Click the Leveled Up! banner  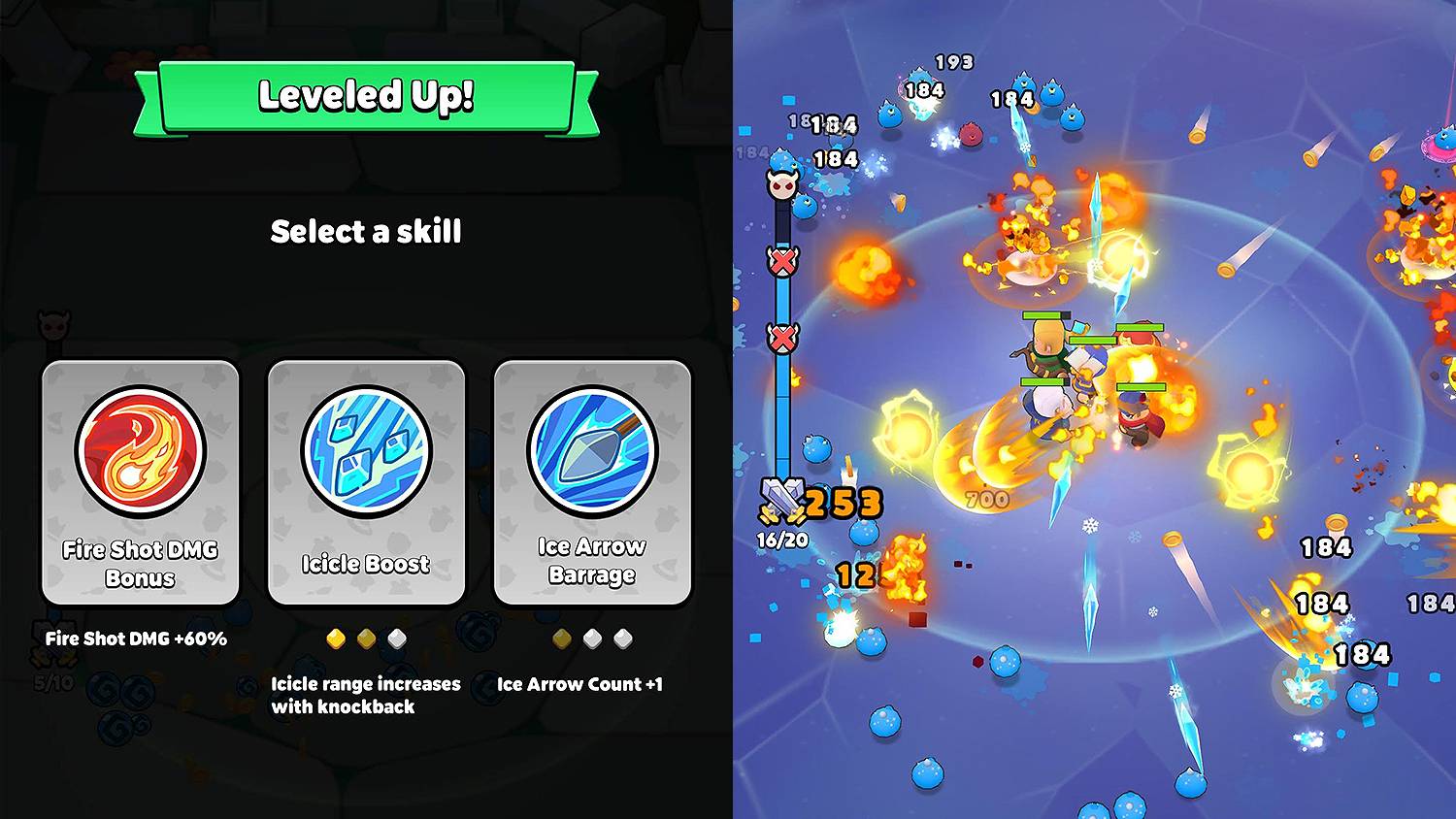point(366,95)
